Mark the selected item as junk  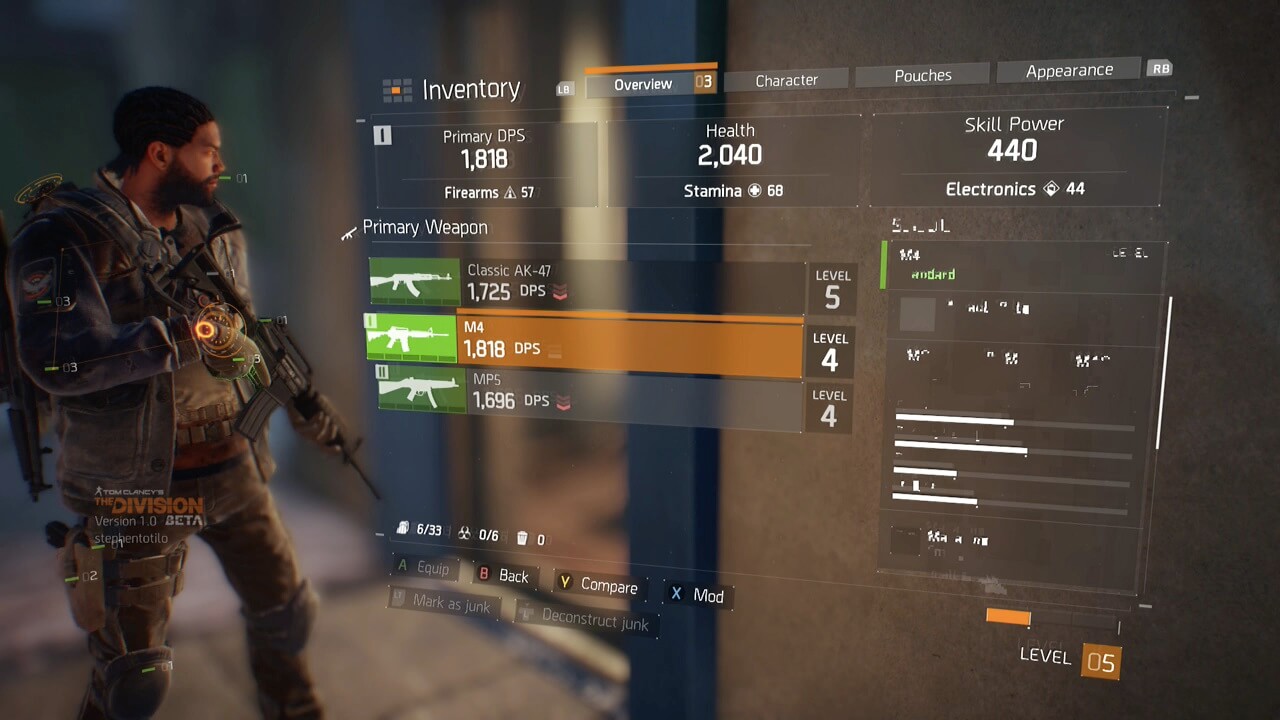coord(443,603)
